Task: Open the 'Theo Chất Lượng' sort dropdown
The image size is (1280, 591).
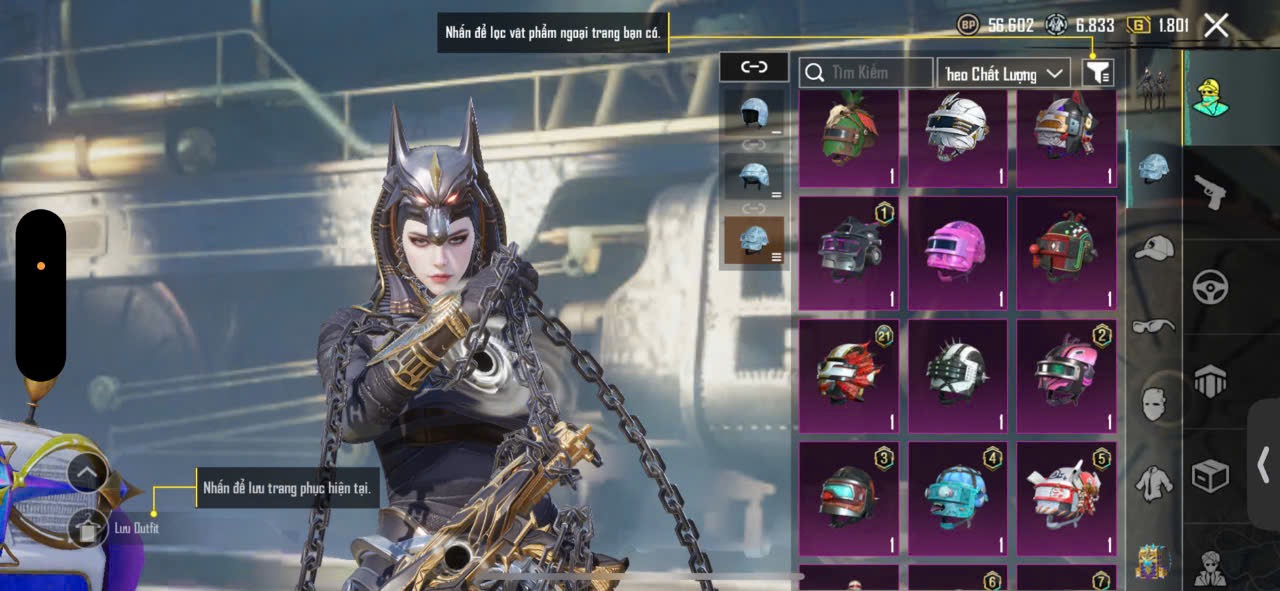Action: (x=1003, y=73)
